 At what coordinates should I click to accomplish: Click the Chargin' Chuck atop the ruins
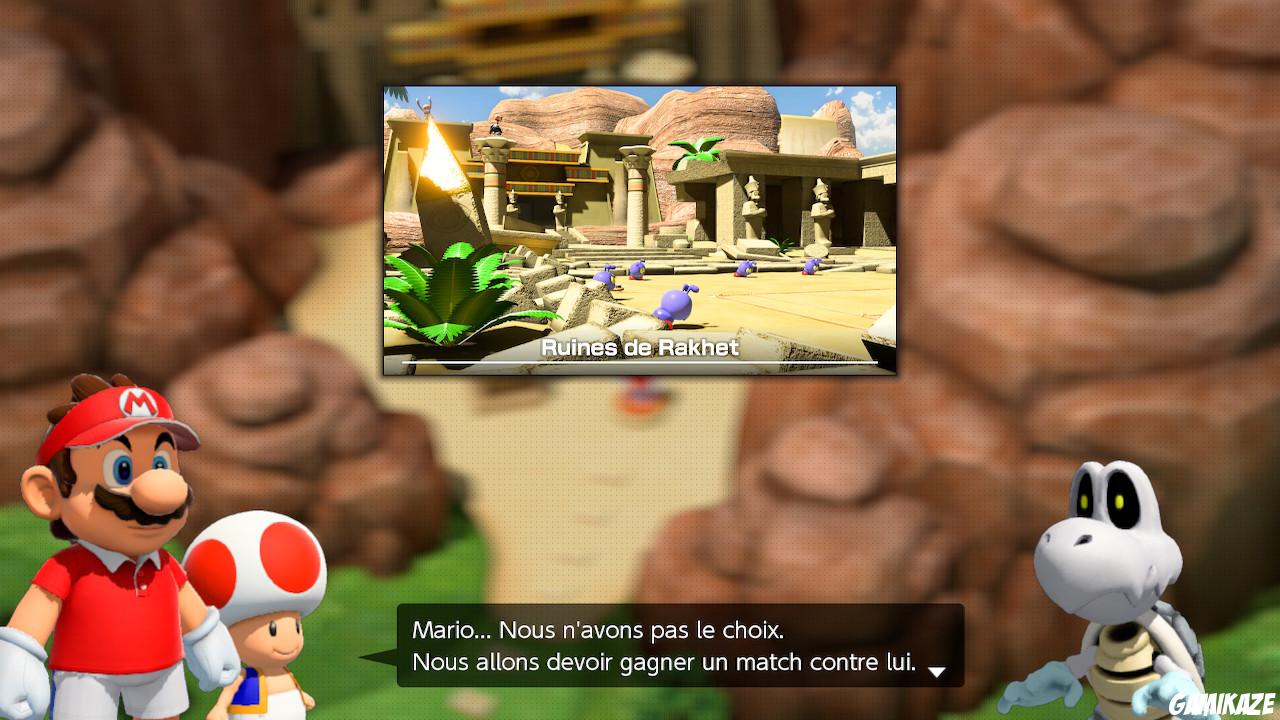click(x=494, y=125)
